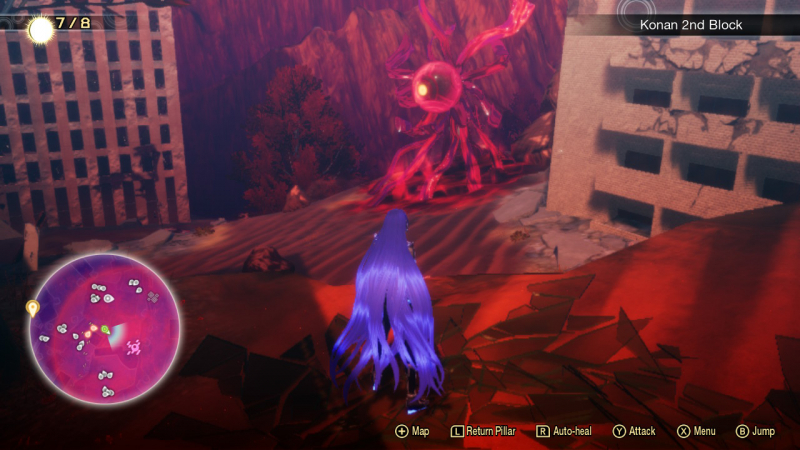Activate Auto-heal from the bottom bar
This screenshot has height=450, width=800.
(565, 431)
